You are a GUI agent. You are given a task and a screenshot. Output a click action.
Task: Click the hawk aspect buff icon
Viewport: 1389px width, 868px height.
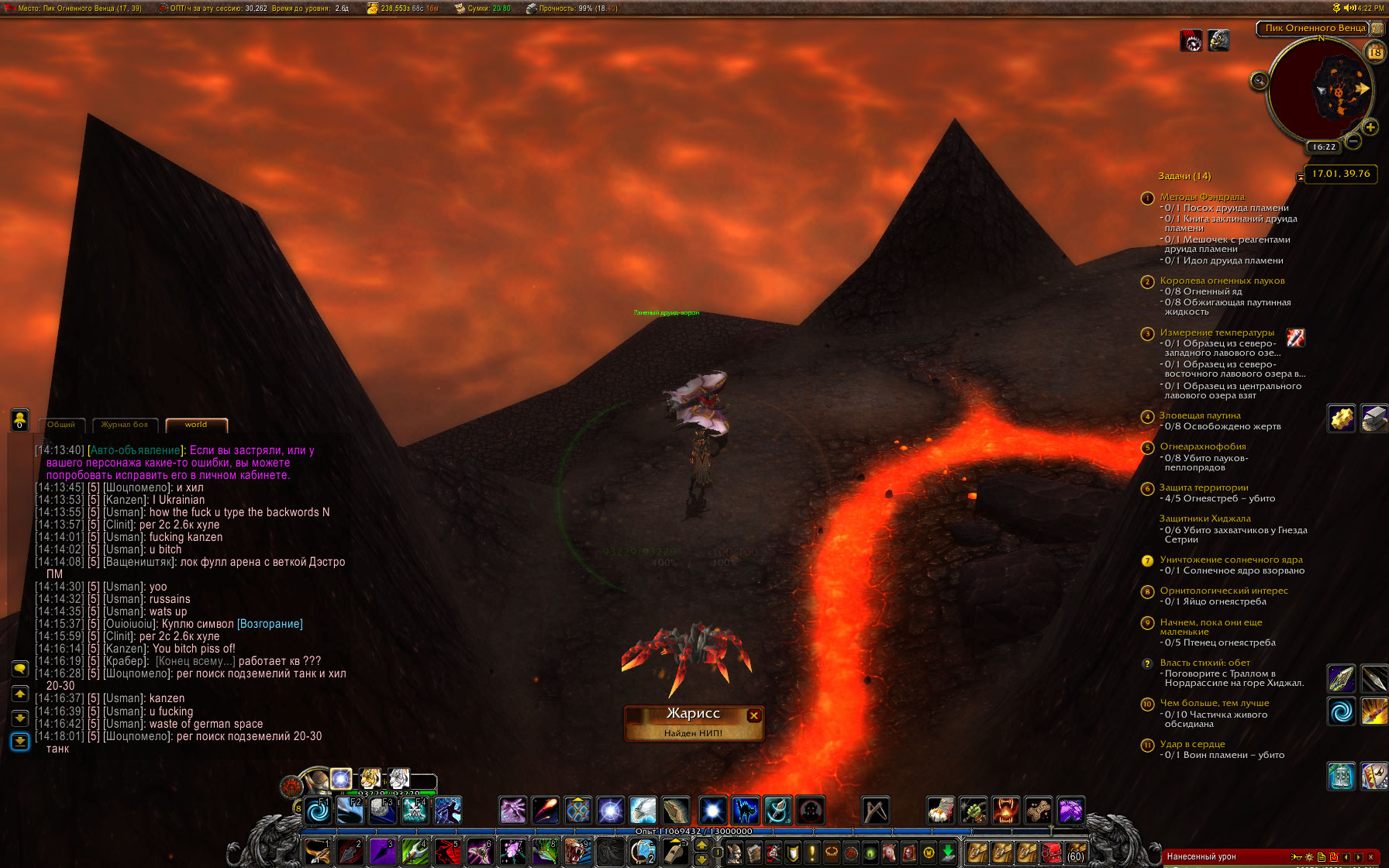1218,40
